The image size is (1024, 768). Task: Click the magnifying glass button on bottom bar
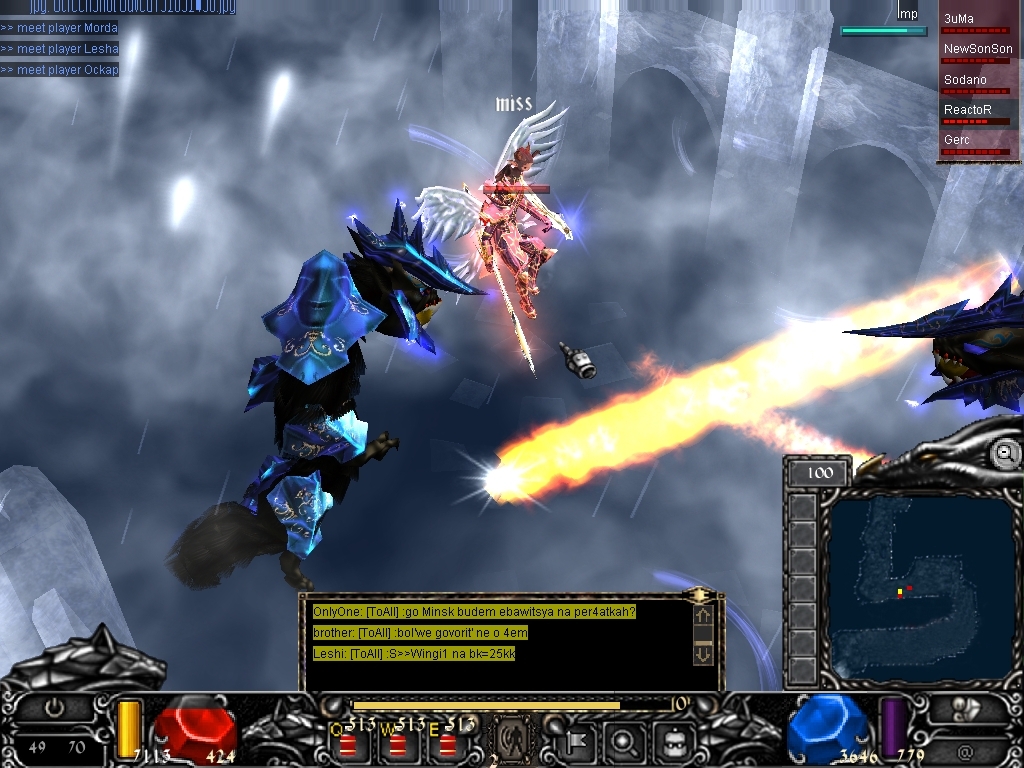point(623,742)
